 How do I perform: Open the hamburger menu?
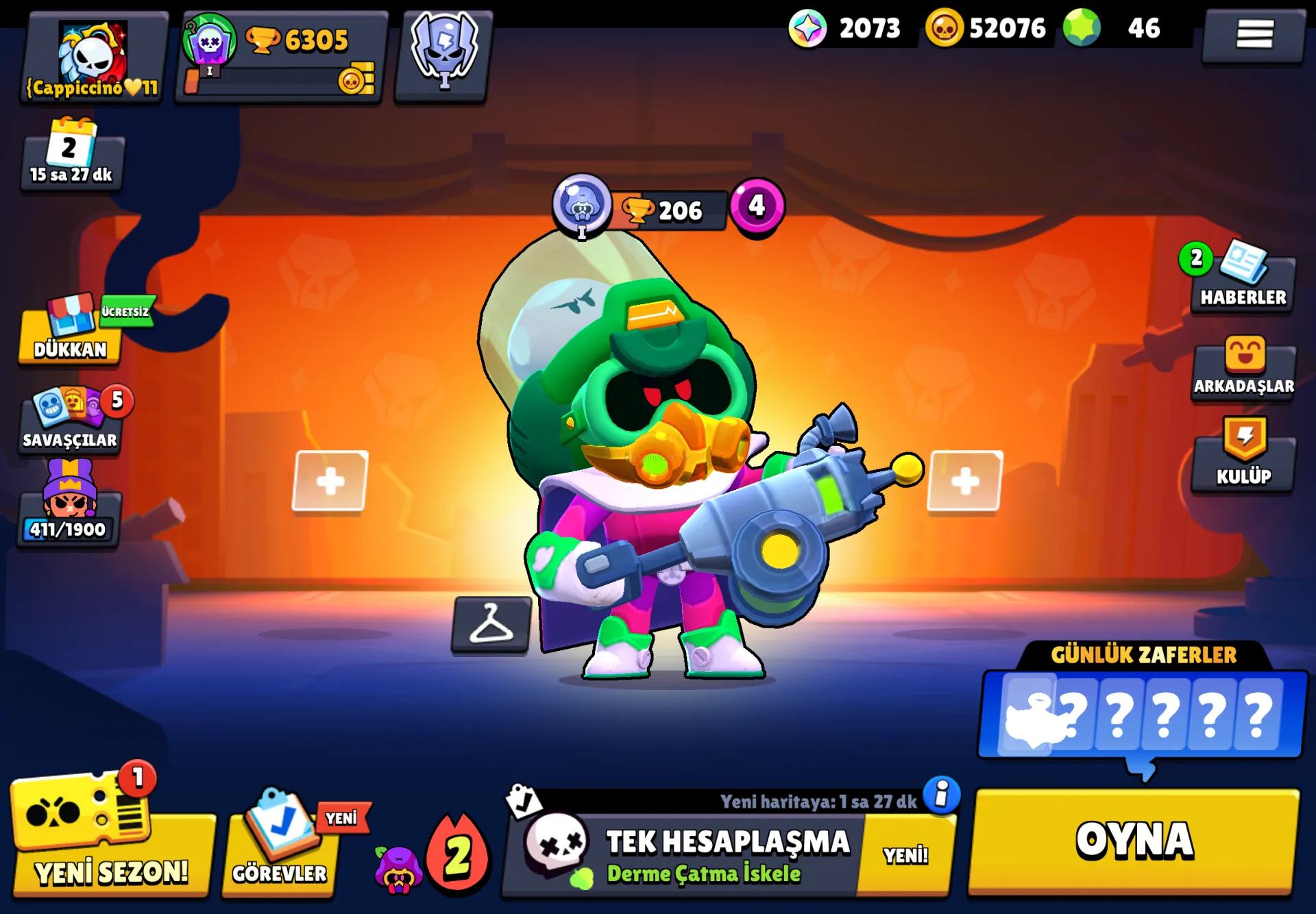1254,34
